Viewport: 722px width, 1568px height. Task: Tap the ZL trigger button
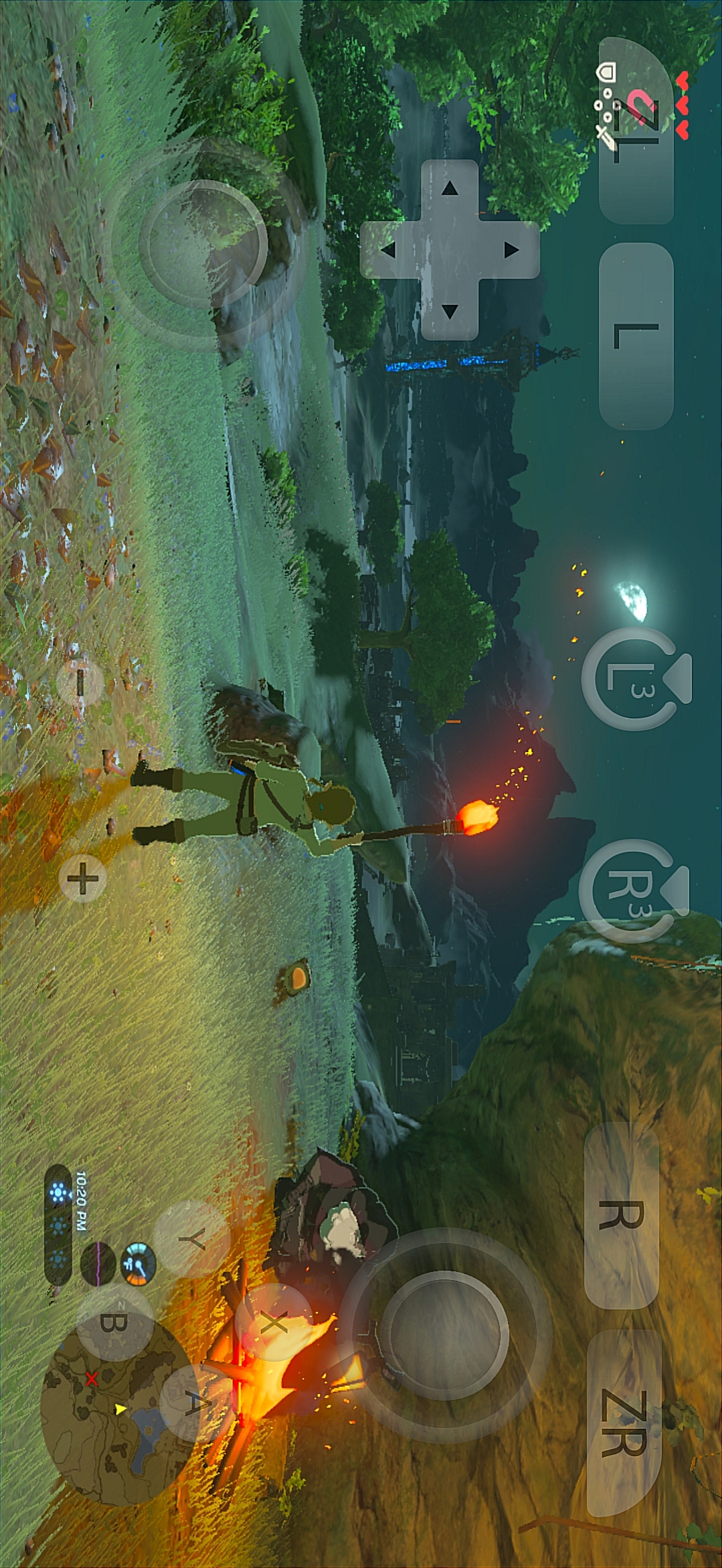[636, 131]
